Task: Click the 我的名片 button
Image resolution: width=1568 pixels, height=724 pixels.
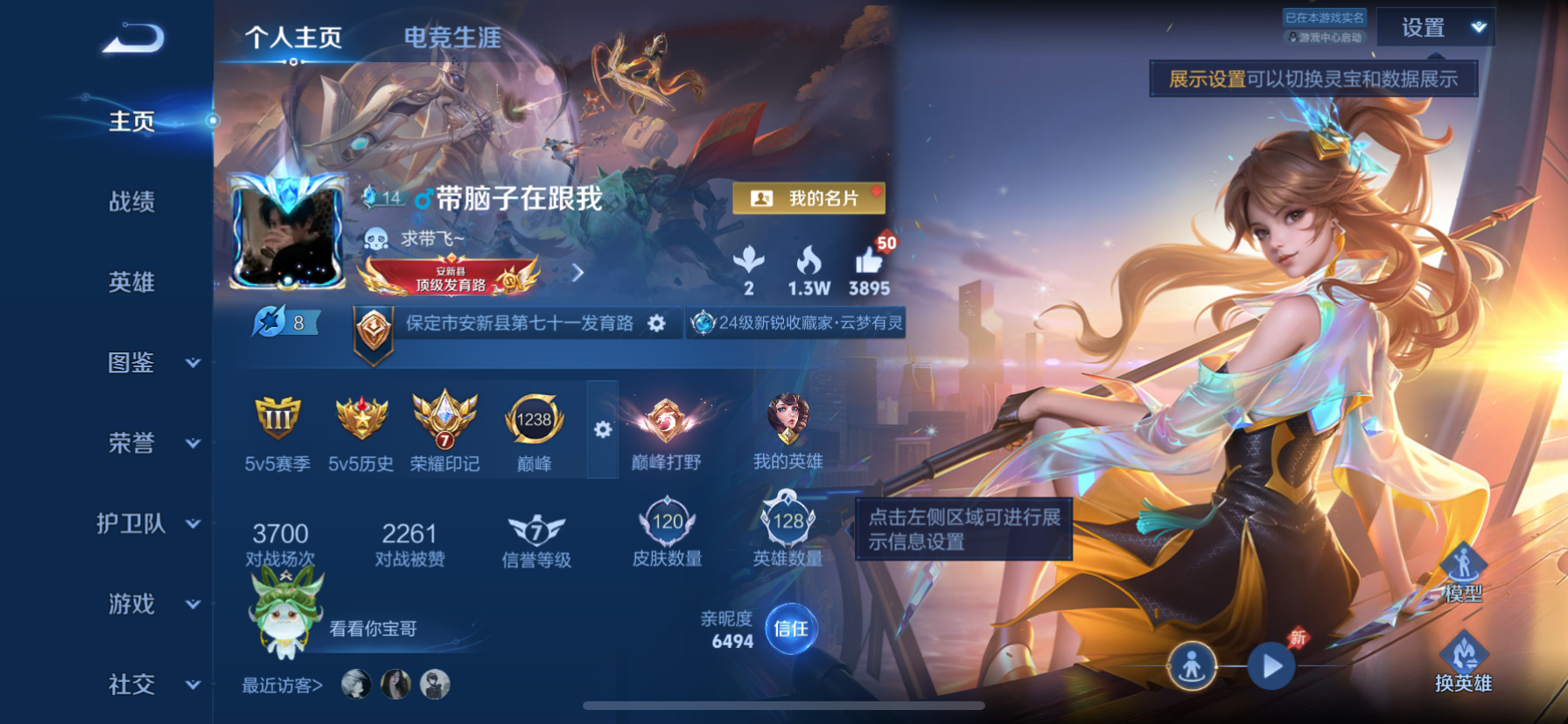Action: click(x=809, y=198)
